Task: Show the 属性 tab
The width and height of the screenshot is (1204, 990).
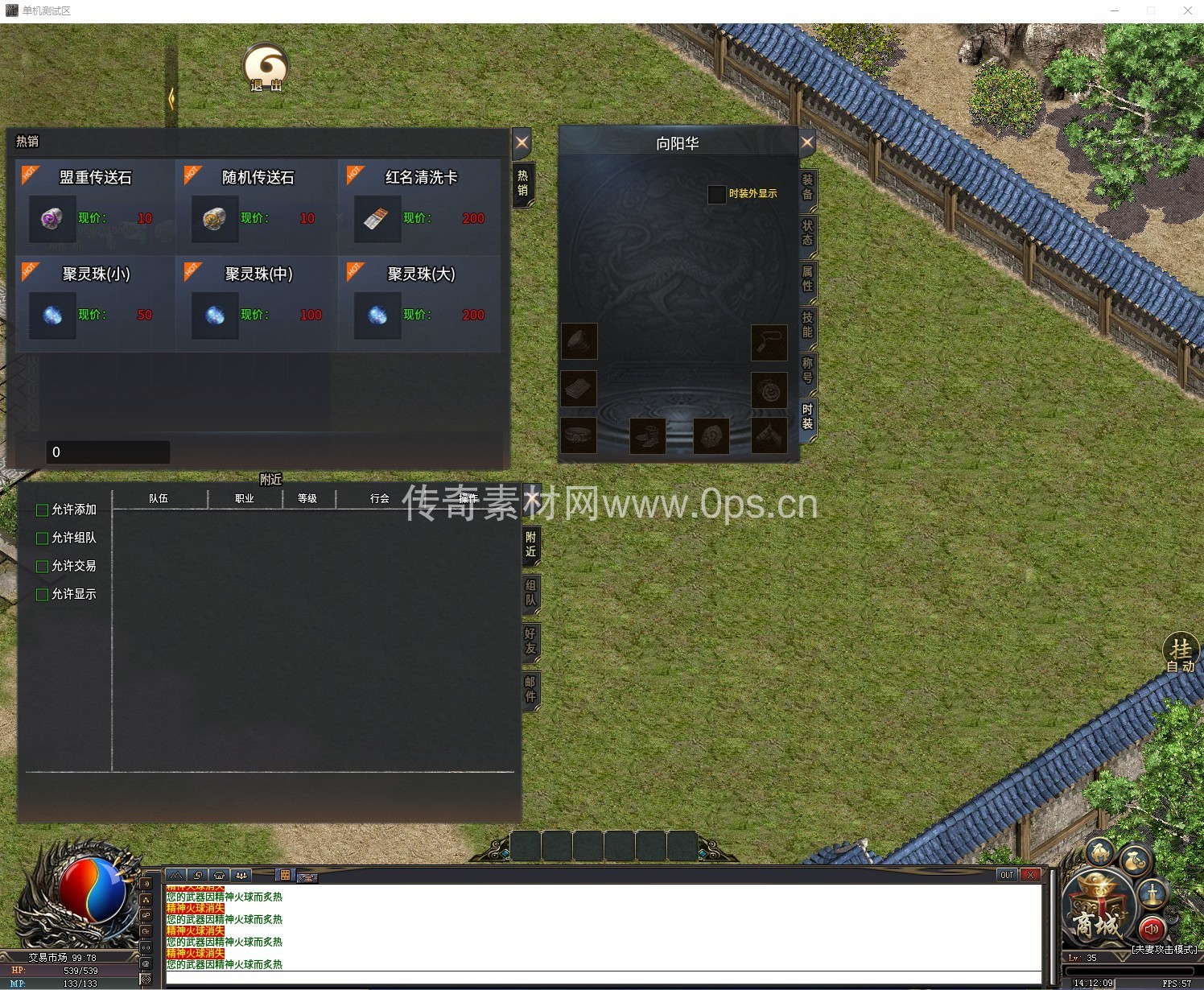Action: (807, 278)
